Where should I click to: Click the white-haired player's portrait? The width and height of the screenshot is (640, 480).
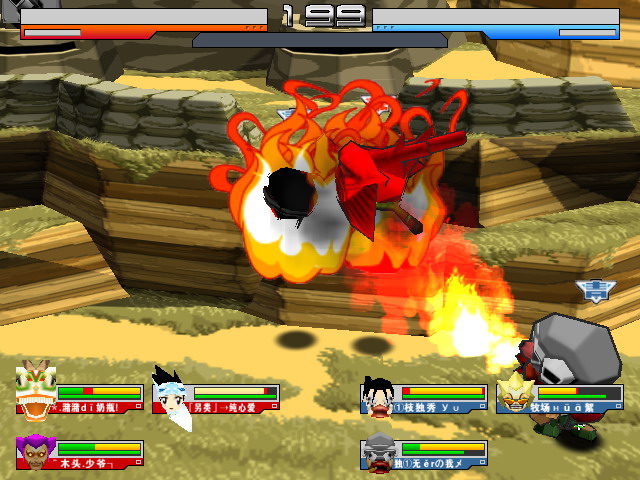pos(171,393)
